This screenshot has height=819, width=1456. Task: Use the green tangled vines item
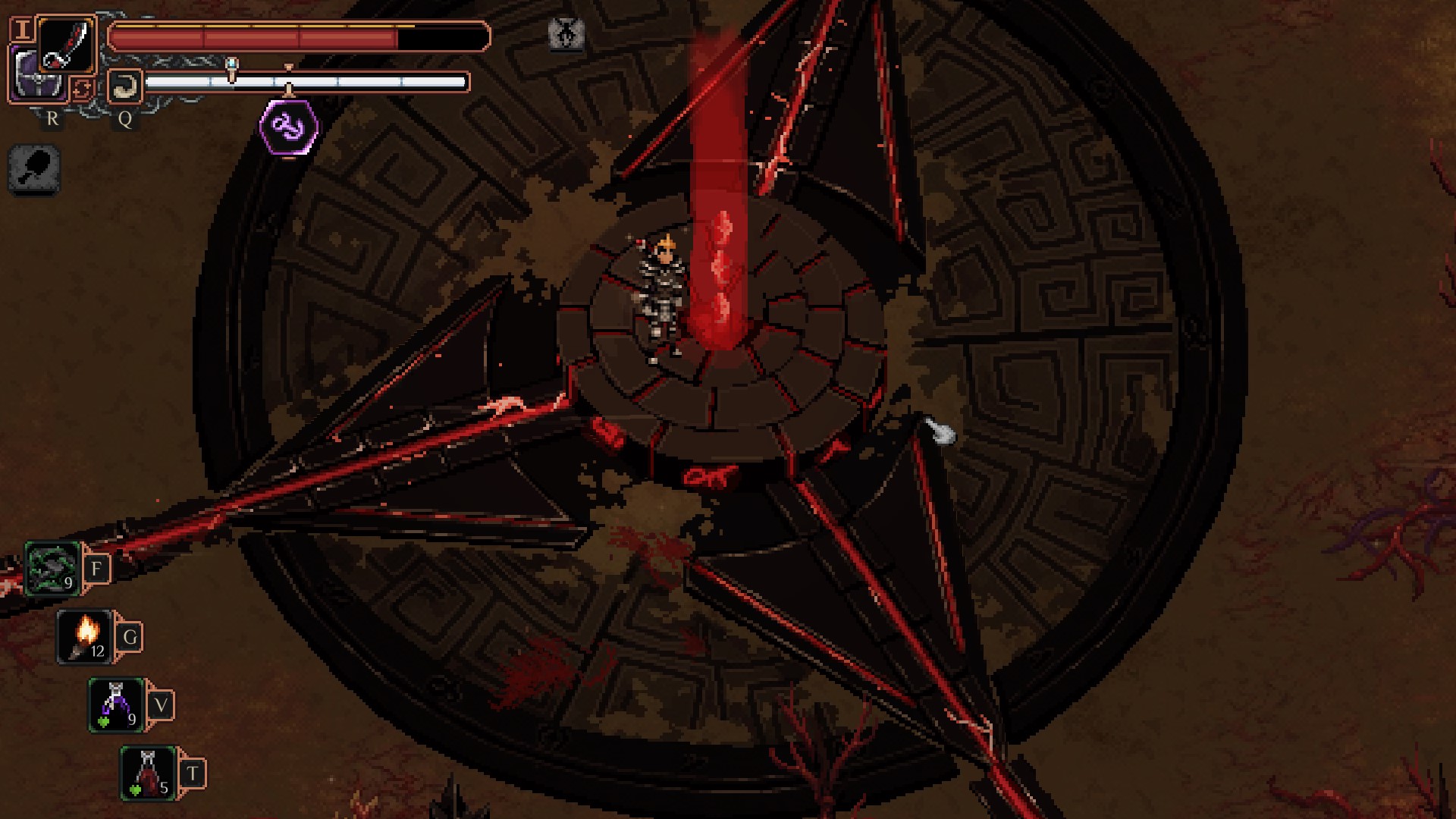52,569
